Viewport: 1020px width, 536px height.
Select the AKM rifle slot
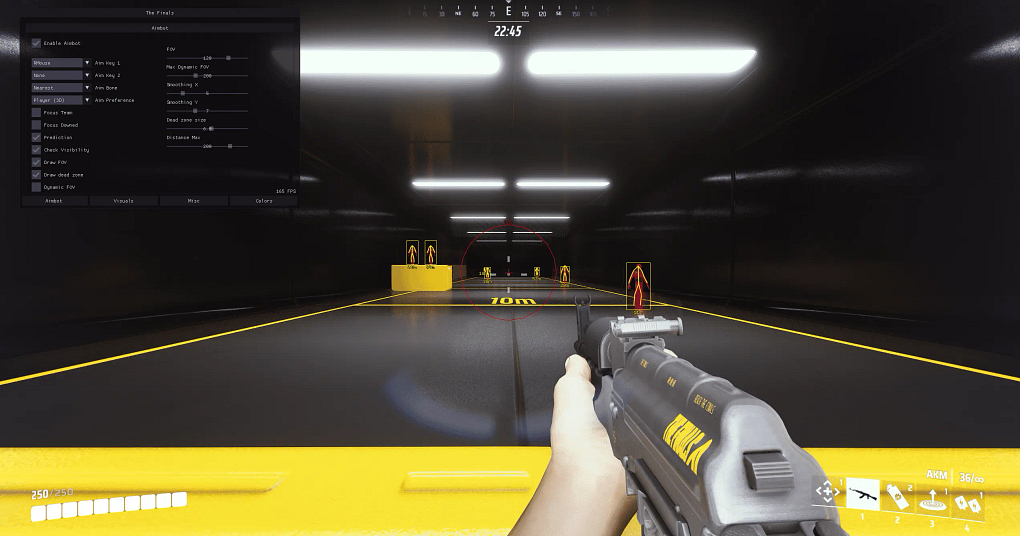(863, 493)
